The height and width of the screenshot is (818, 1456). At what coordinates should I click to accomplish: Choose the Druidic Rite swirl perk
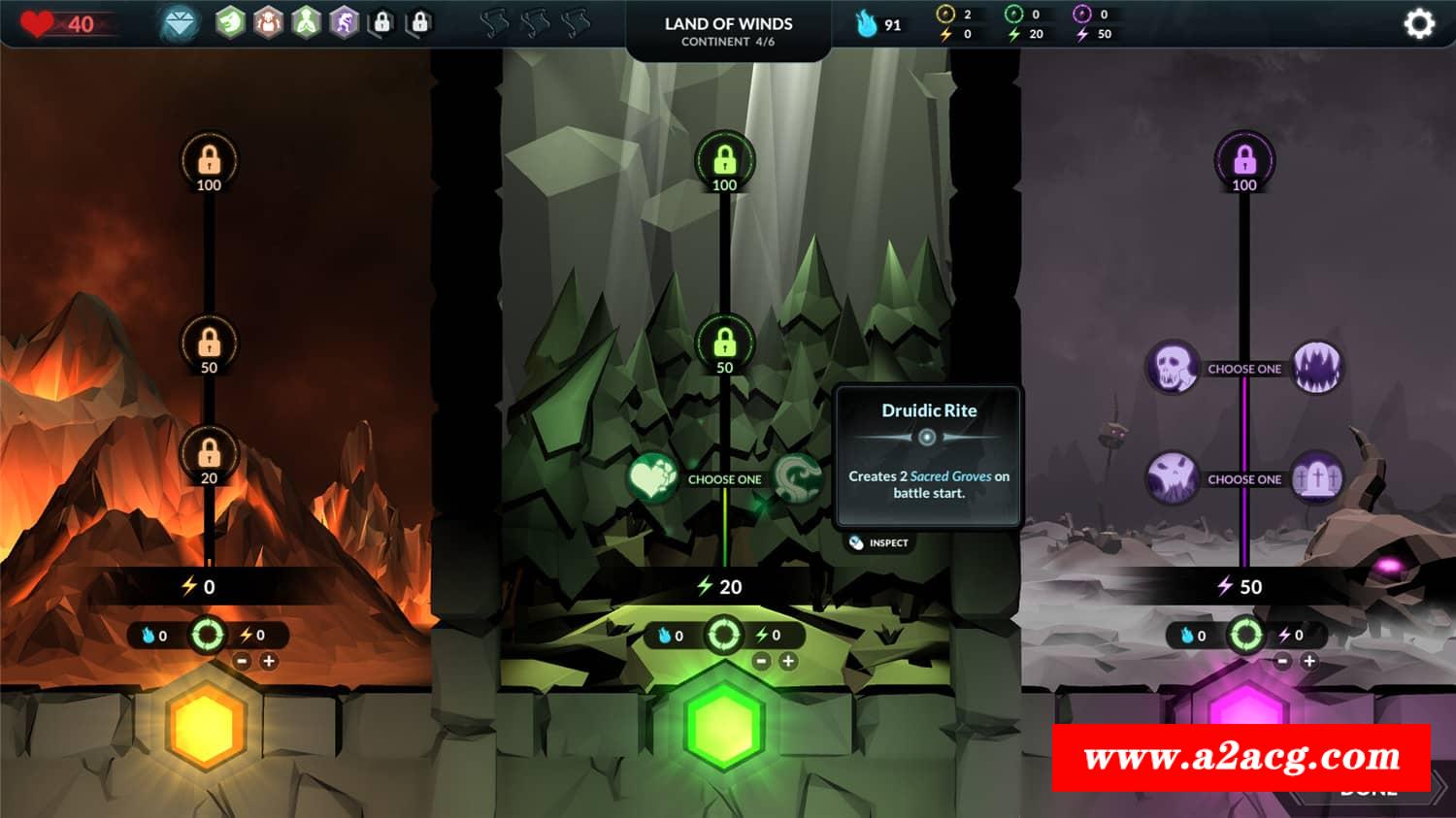click(798, 477)
